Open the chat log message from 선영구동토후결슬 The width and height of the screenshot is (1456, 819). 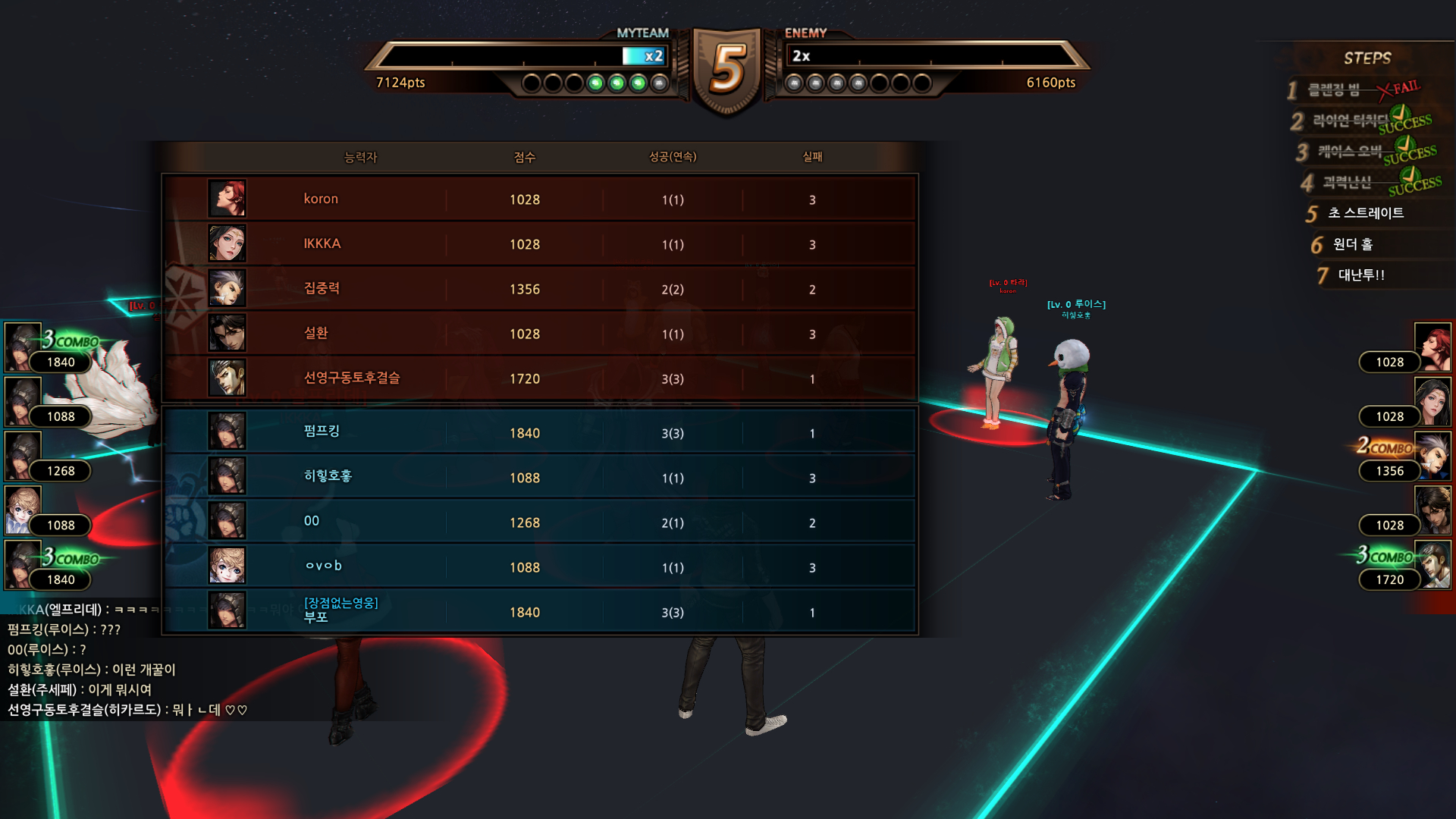click(x=127, y=710)
